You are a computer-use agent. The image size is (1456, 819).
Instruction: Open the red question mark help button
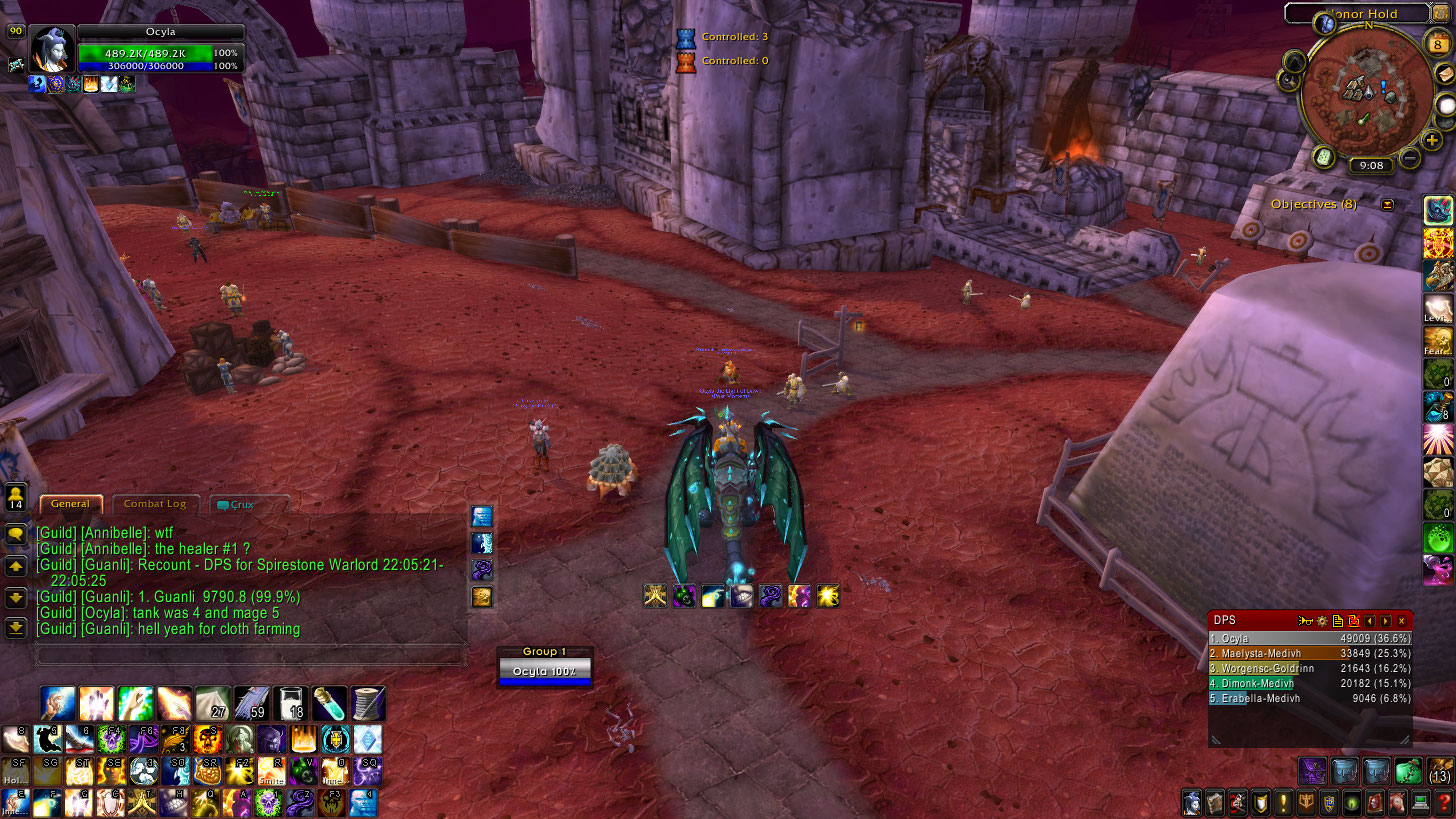1445,802
